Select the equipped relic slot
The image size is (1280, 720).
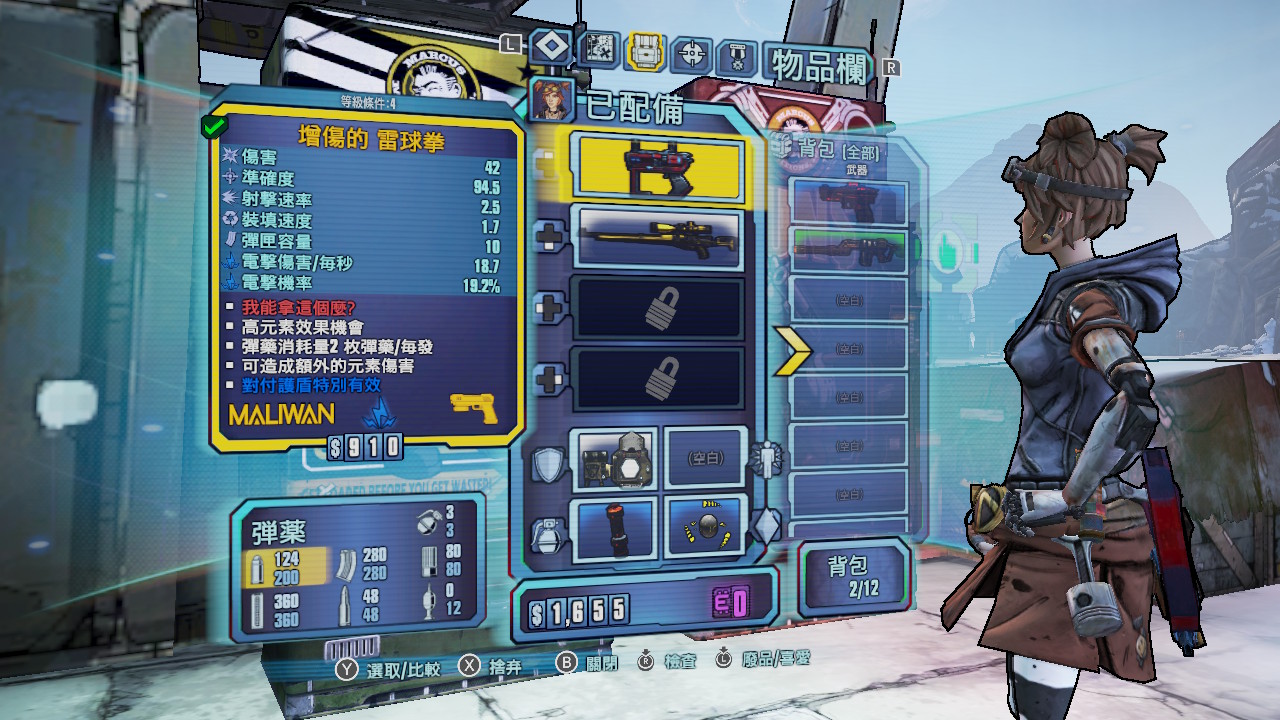[705, 527]
